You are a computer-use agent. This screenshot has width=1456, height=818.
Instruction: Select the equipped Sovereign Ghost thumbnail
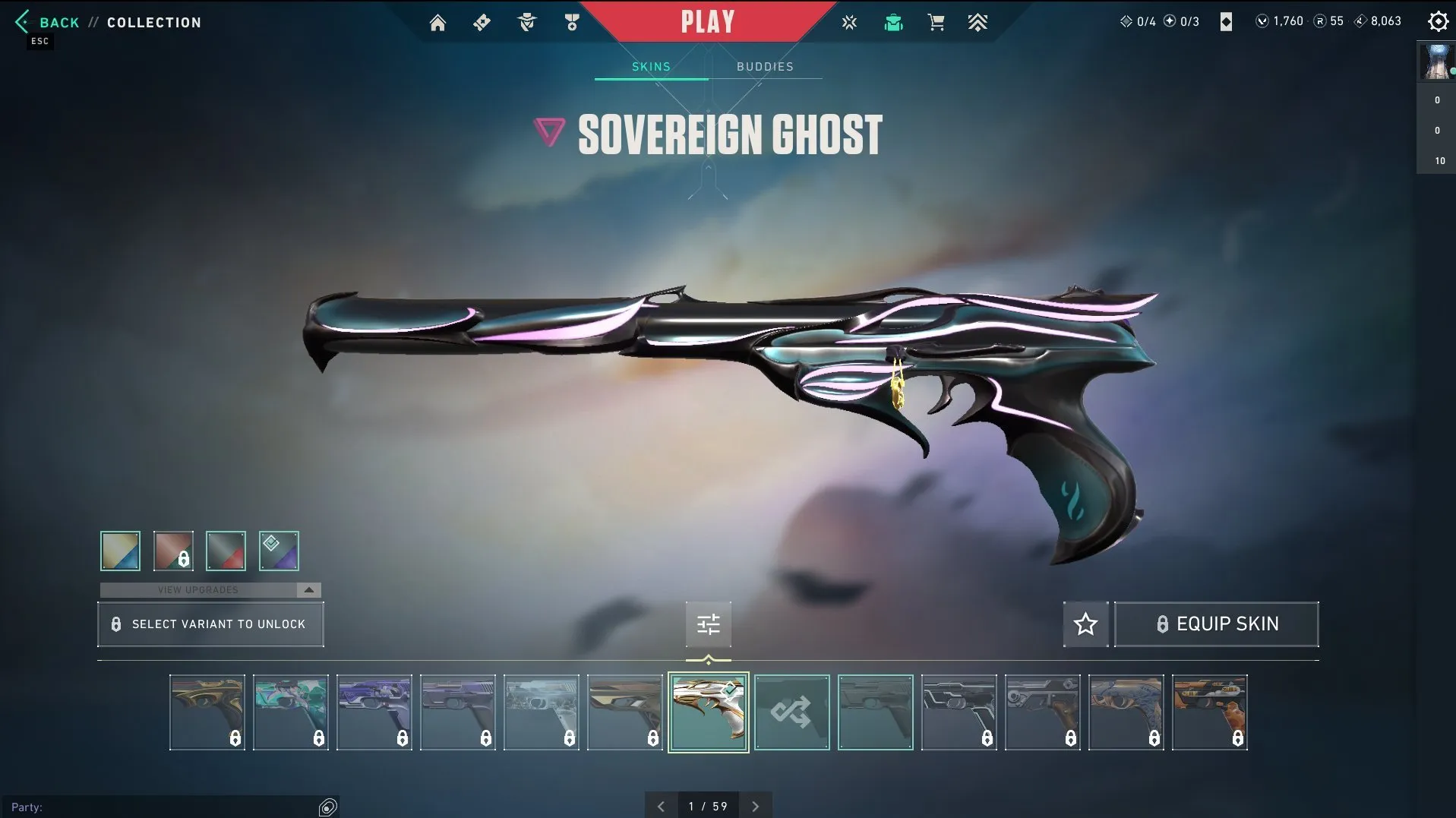(x=707, y=712)
